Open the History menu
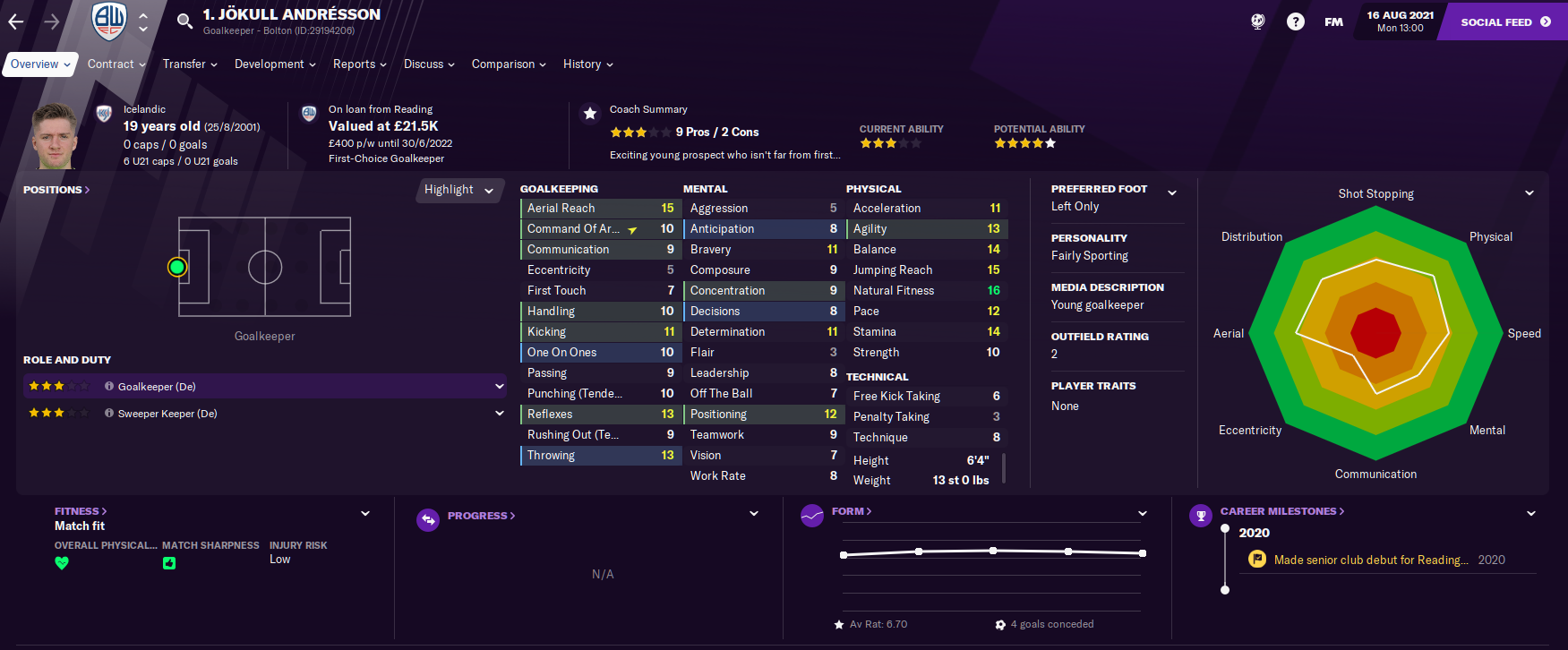Viewport: 1568px width, 650px height. [587, 64]
